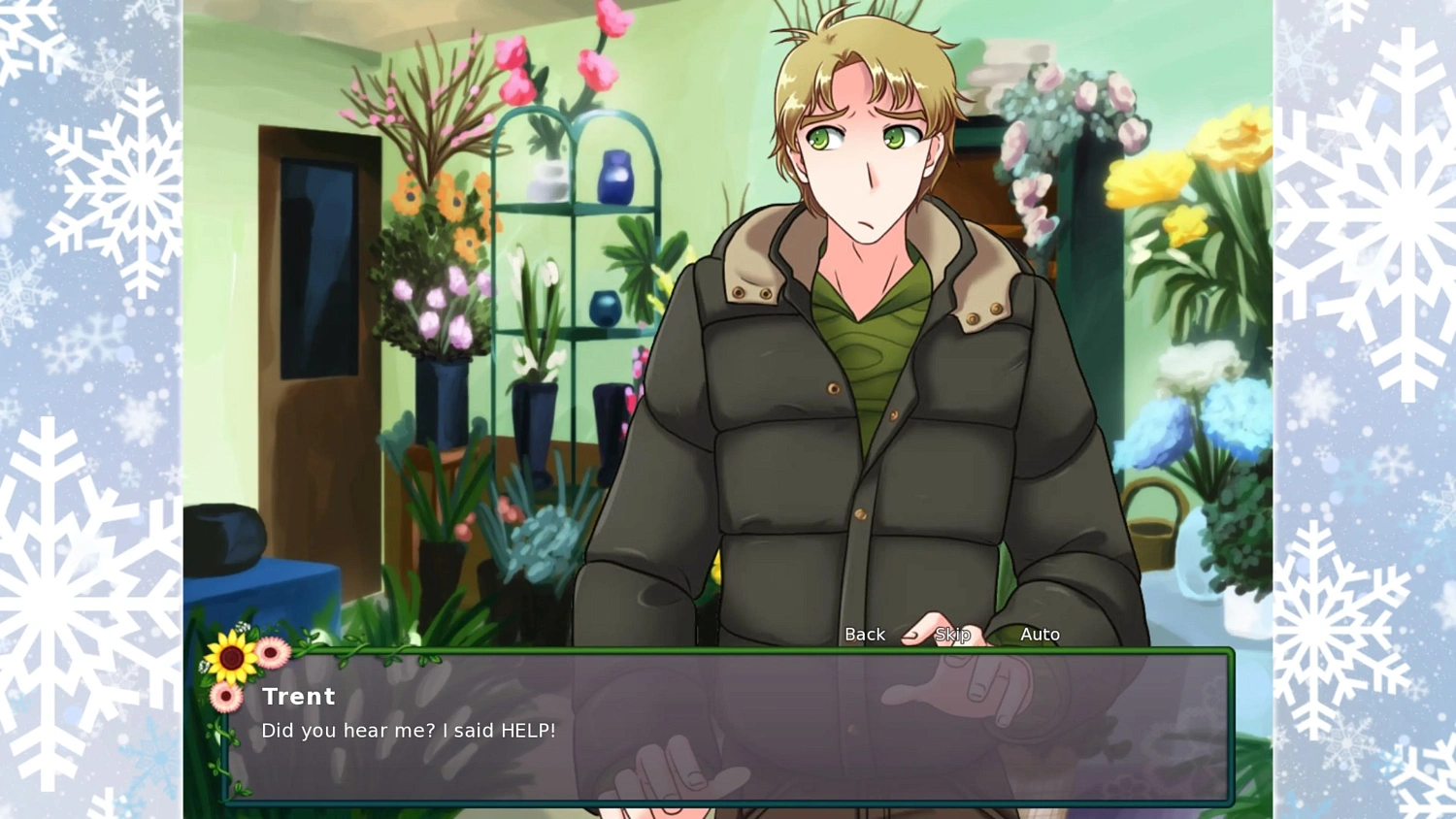
Task: Click the pale pink flower below the sunflower
Action: (x=225, y=696)
